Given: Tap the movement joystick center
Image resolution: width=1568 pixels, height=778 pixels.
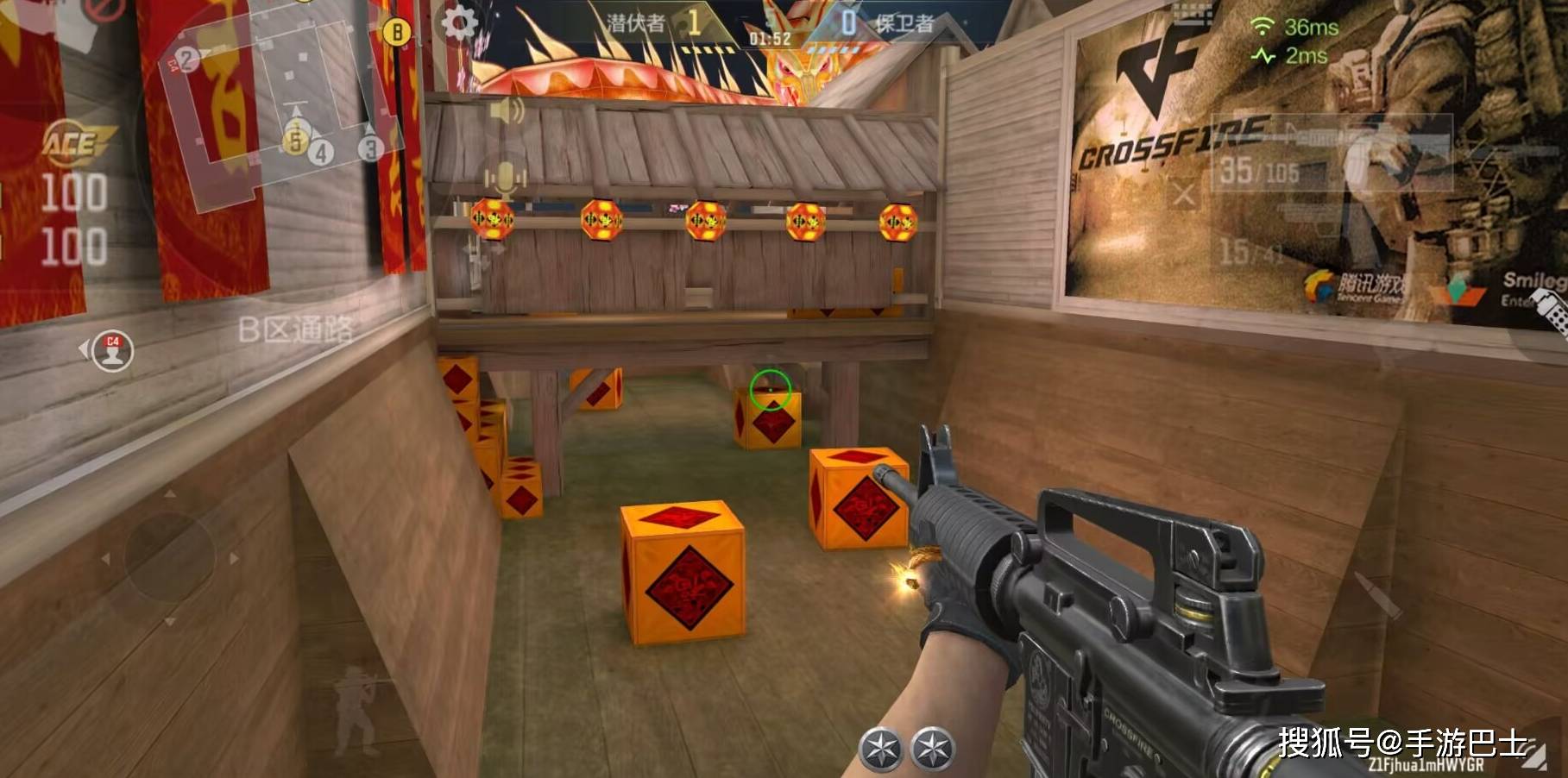Looking at the screenshot, I should coord(169,557).
